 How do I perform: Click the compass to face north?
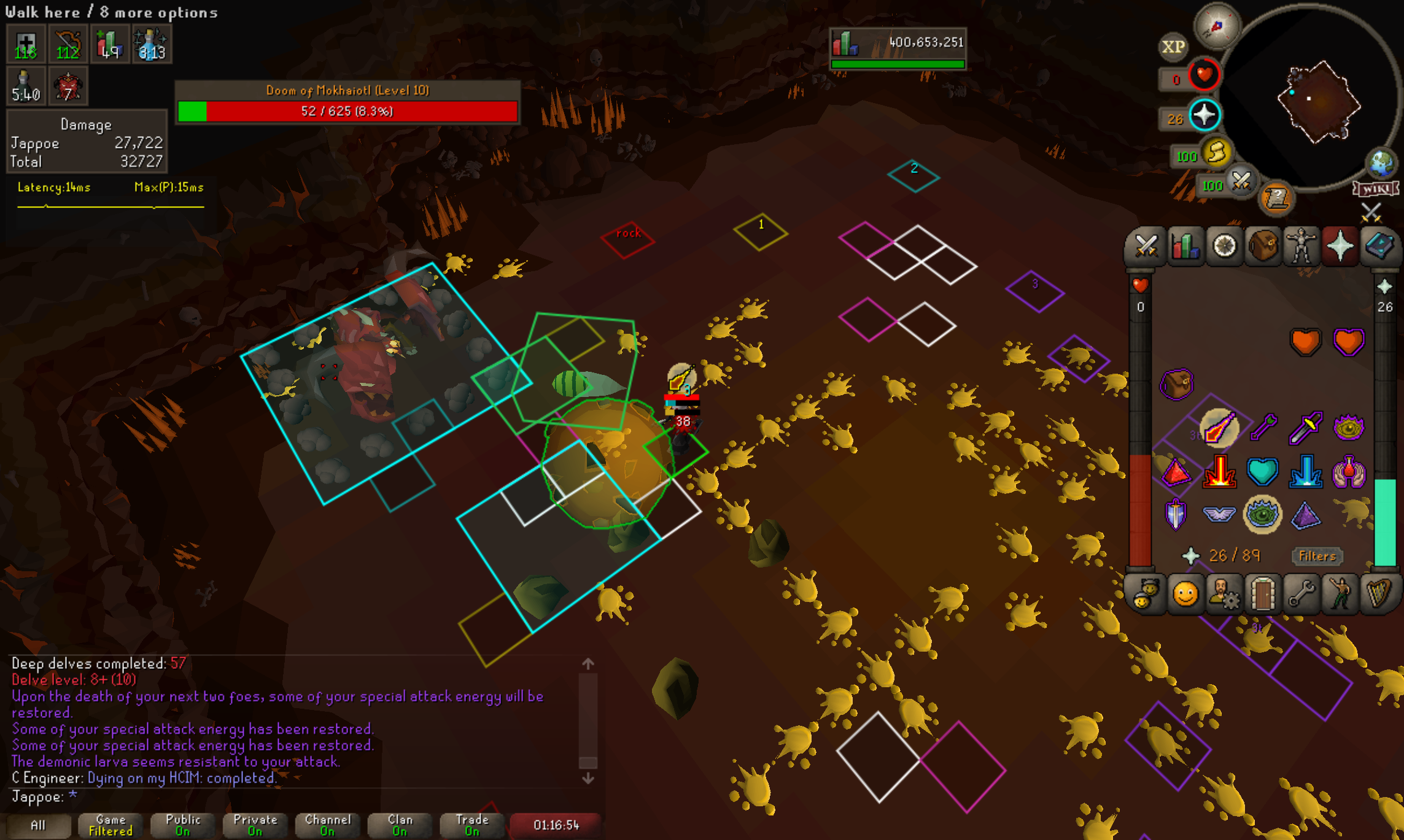coord(1216,26)
